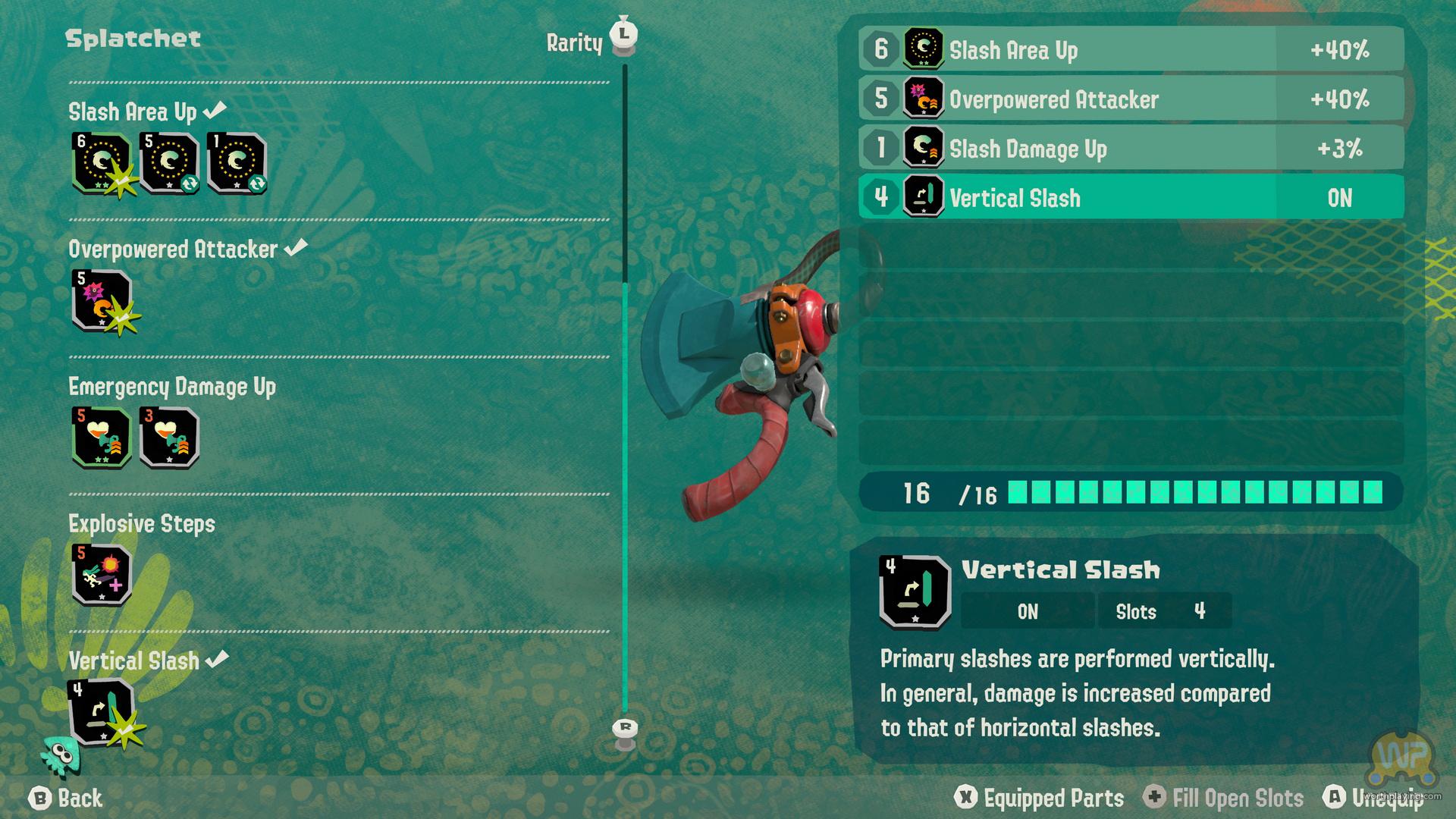Screen dimensions: 1456x819
Task: Change sorting via the Rarity label
Action: click(x=574, y=43)
